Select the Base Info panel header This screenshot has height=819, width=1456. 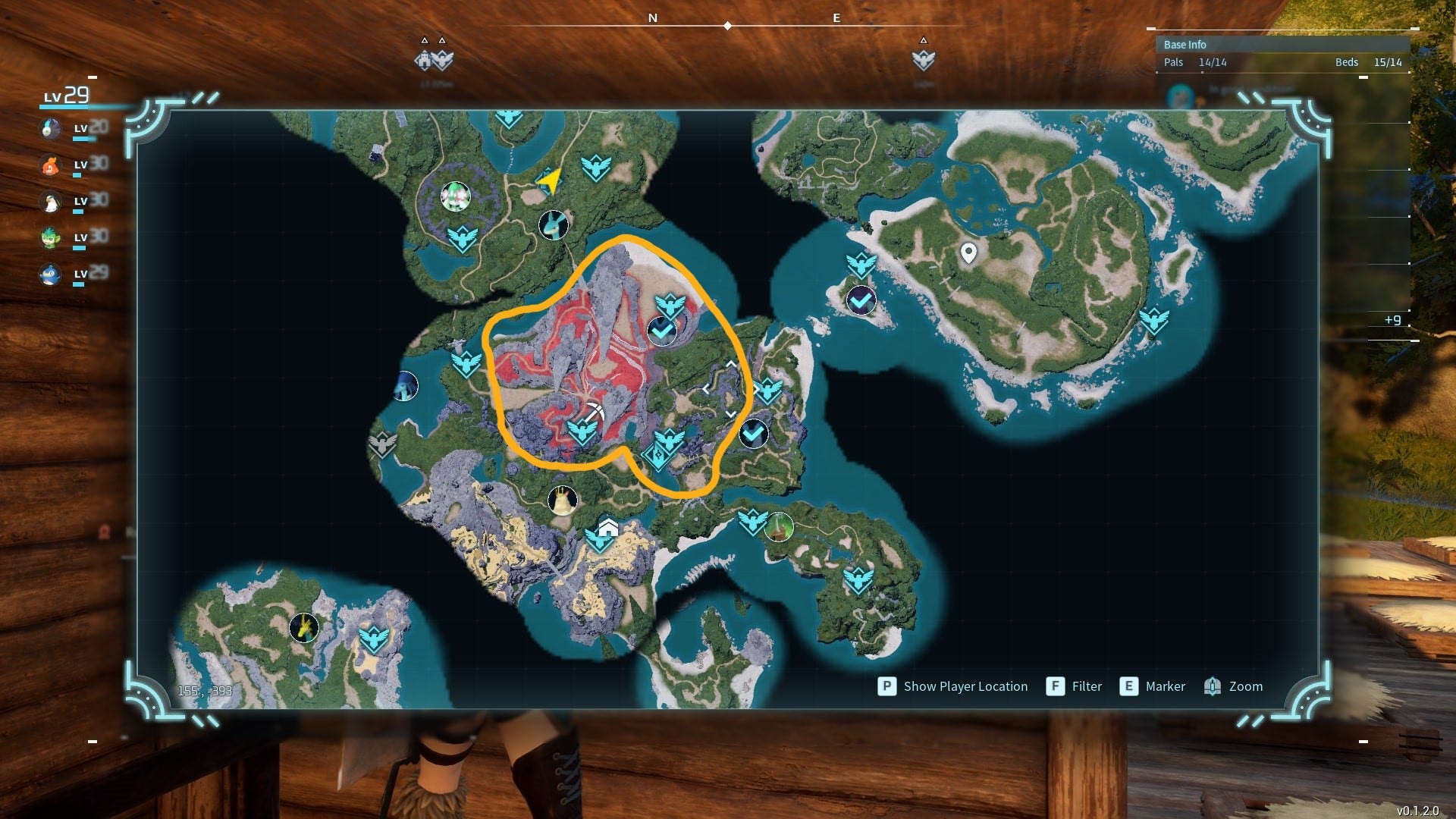coord(1185,45)
